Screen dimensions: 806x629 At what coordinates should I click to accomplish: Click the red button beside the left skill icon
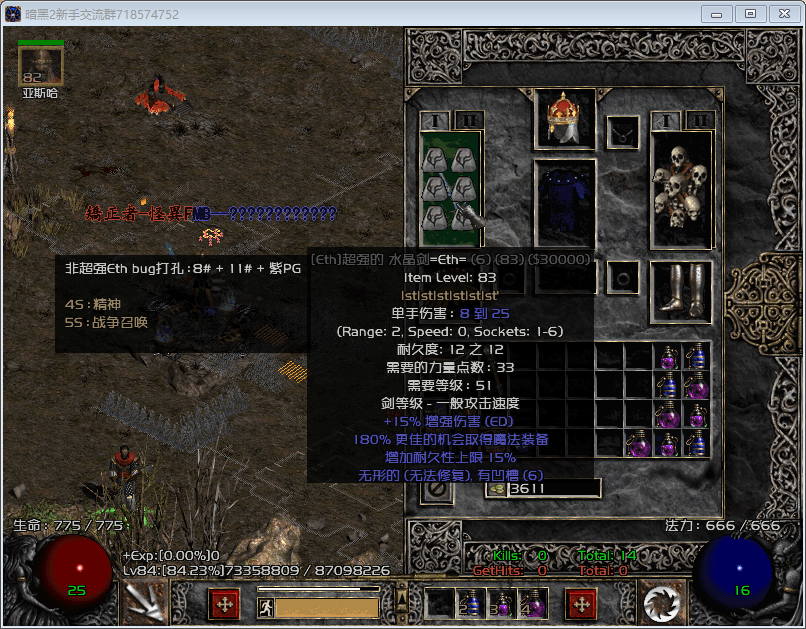coord(223,604)
